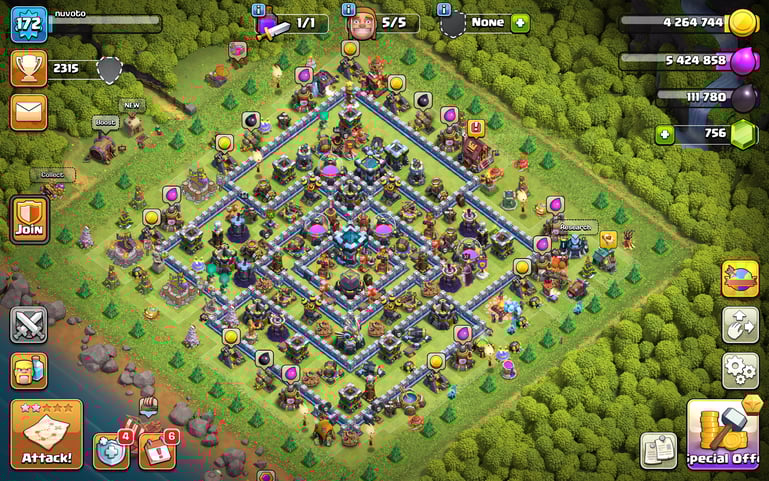Open the mail inbox envelope
This screenshot has height=481, width=769.
click(29, 111)
